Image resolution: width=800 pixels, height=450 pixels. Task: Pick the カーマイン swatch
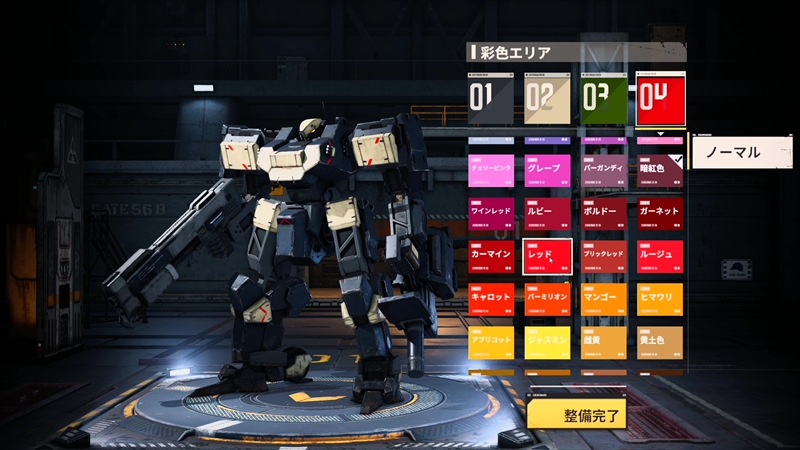pyautogui.click(x=491, y=255)
